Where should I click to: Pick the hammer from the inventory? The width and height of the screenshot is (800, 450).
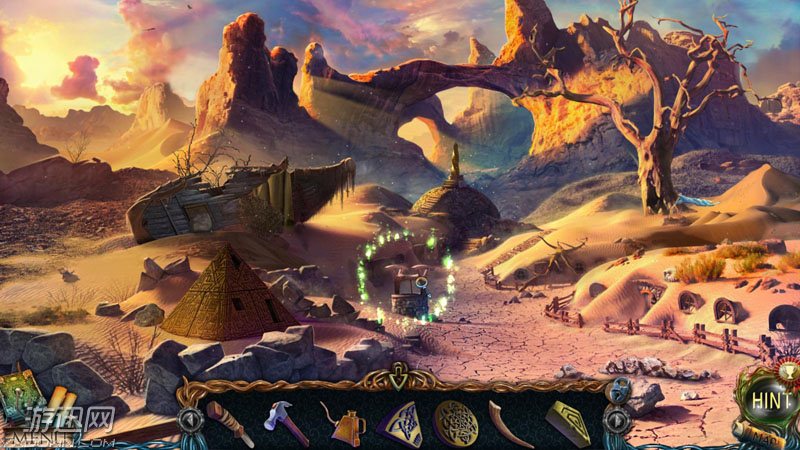(285, 421)
